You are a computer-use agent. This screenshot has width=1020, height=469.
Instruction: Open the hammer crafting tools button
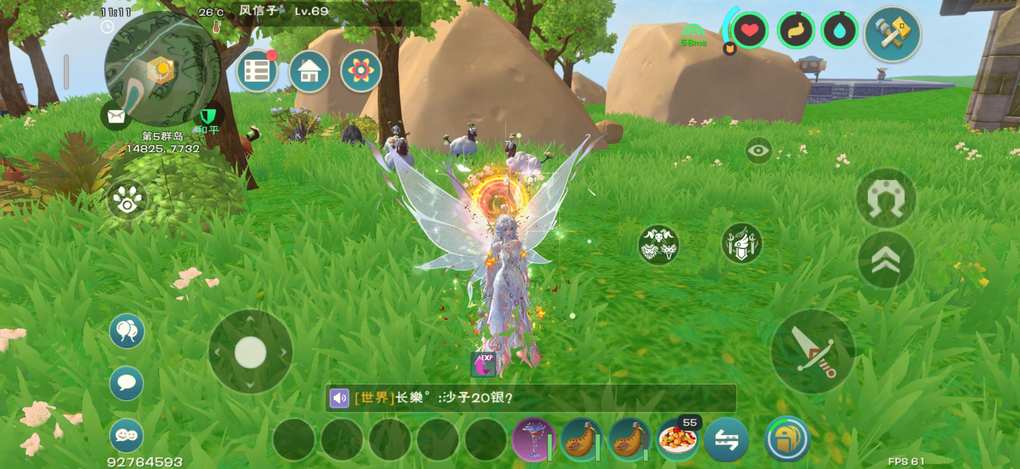[892, 33]
